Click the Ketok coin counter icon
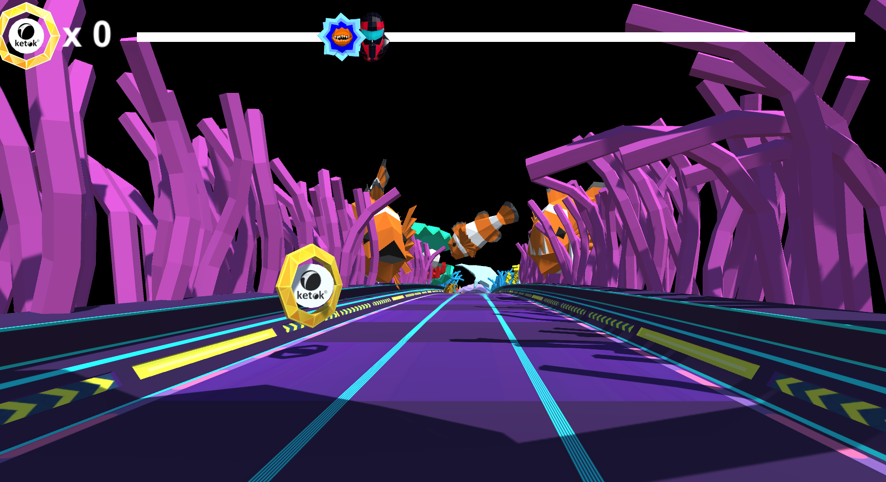Screen dimensions: 886x482 point(28,36)
